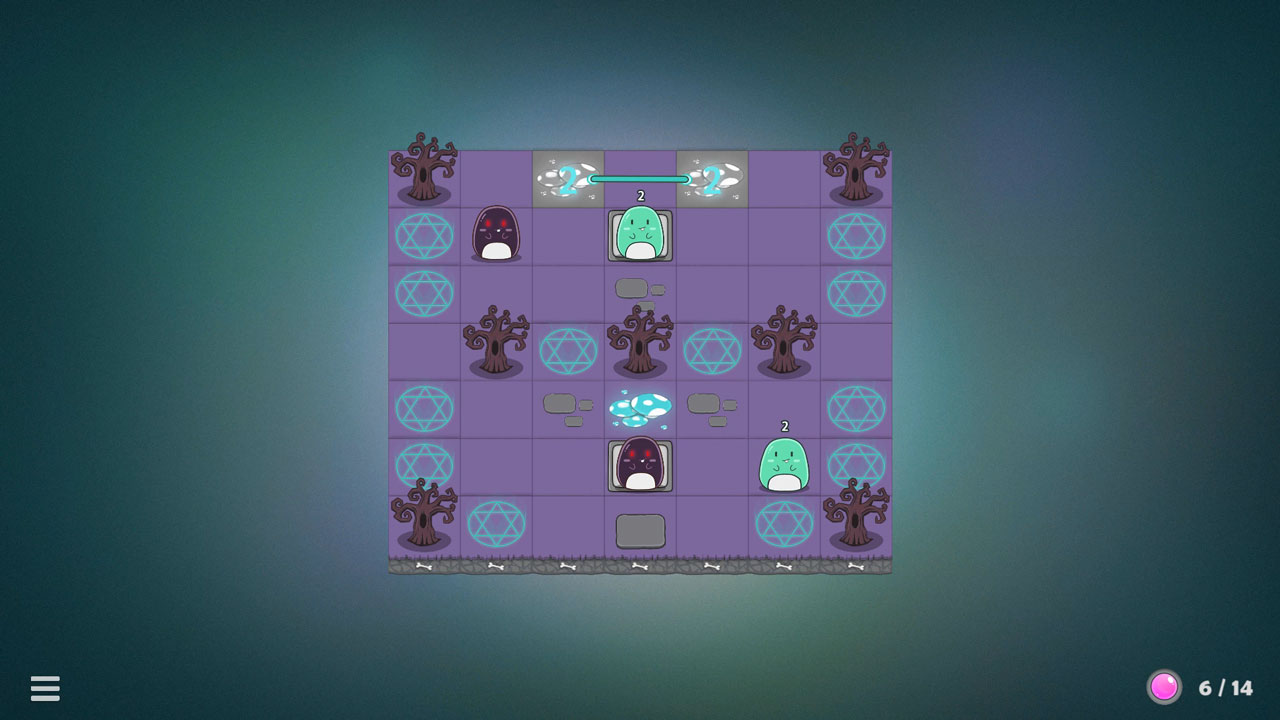This screenshot has width=1280, height=720.
Task: Activate the hexagram rune left of the center tree
Action: pos(568,350)
